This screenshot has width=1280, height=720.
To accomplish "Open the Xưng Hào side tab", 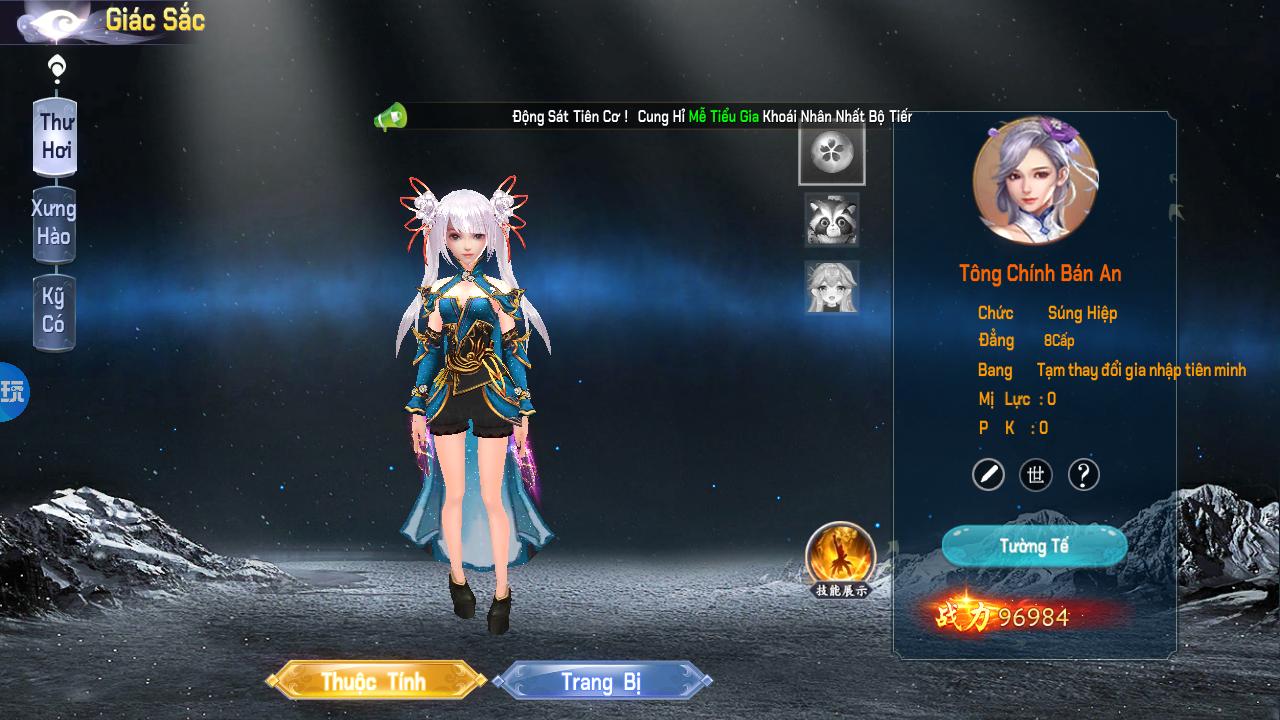I will [54, 223].
